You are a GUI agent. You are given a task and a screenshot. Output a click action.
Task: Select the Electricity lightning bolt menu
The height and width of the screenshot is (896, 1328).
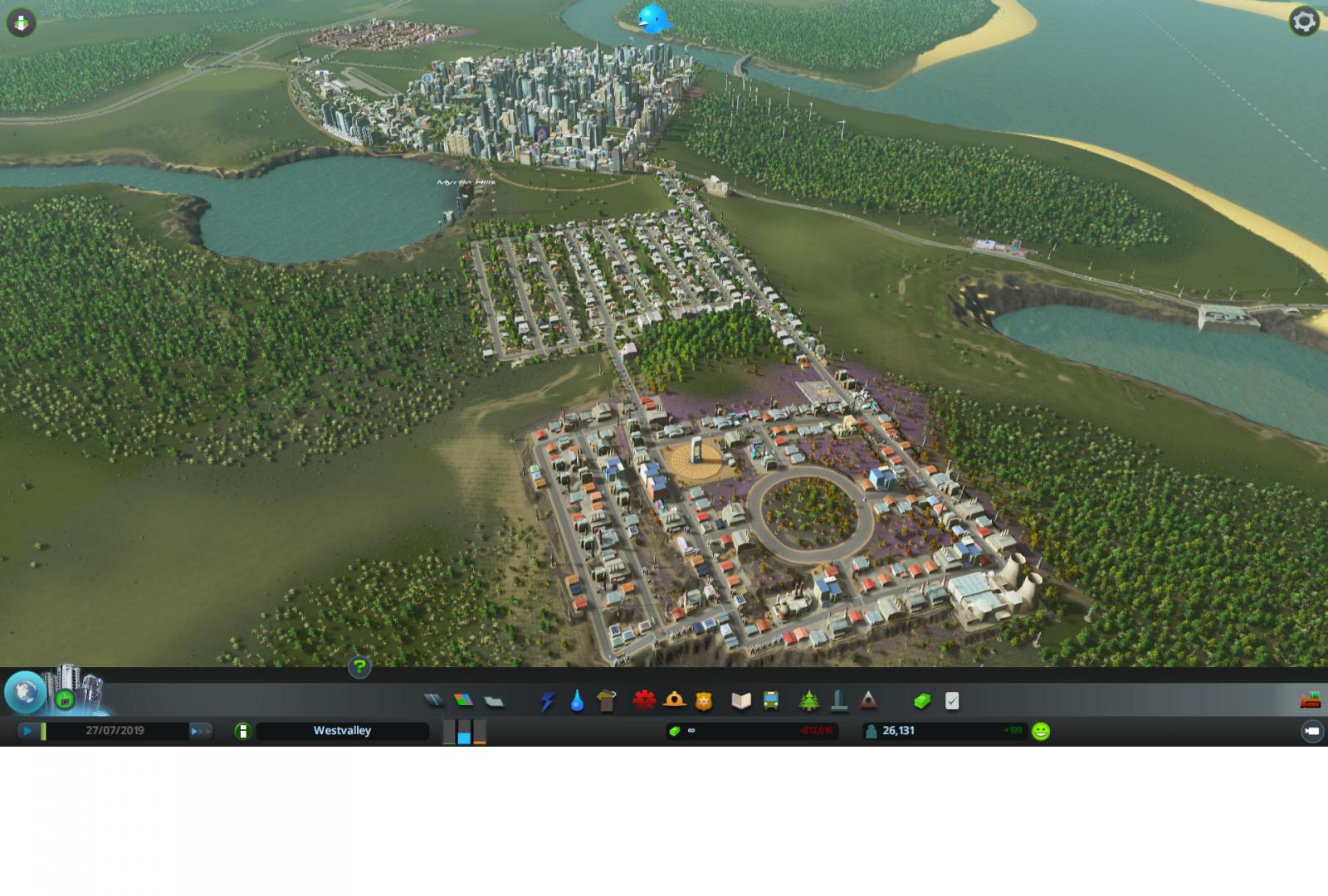[x=547, y=701]
